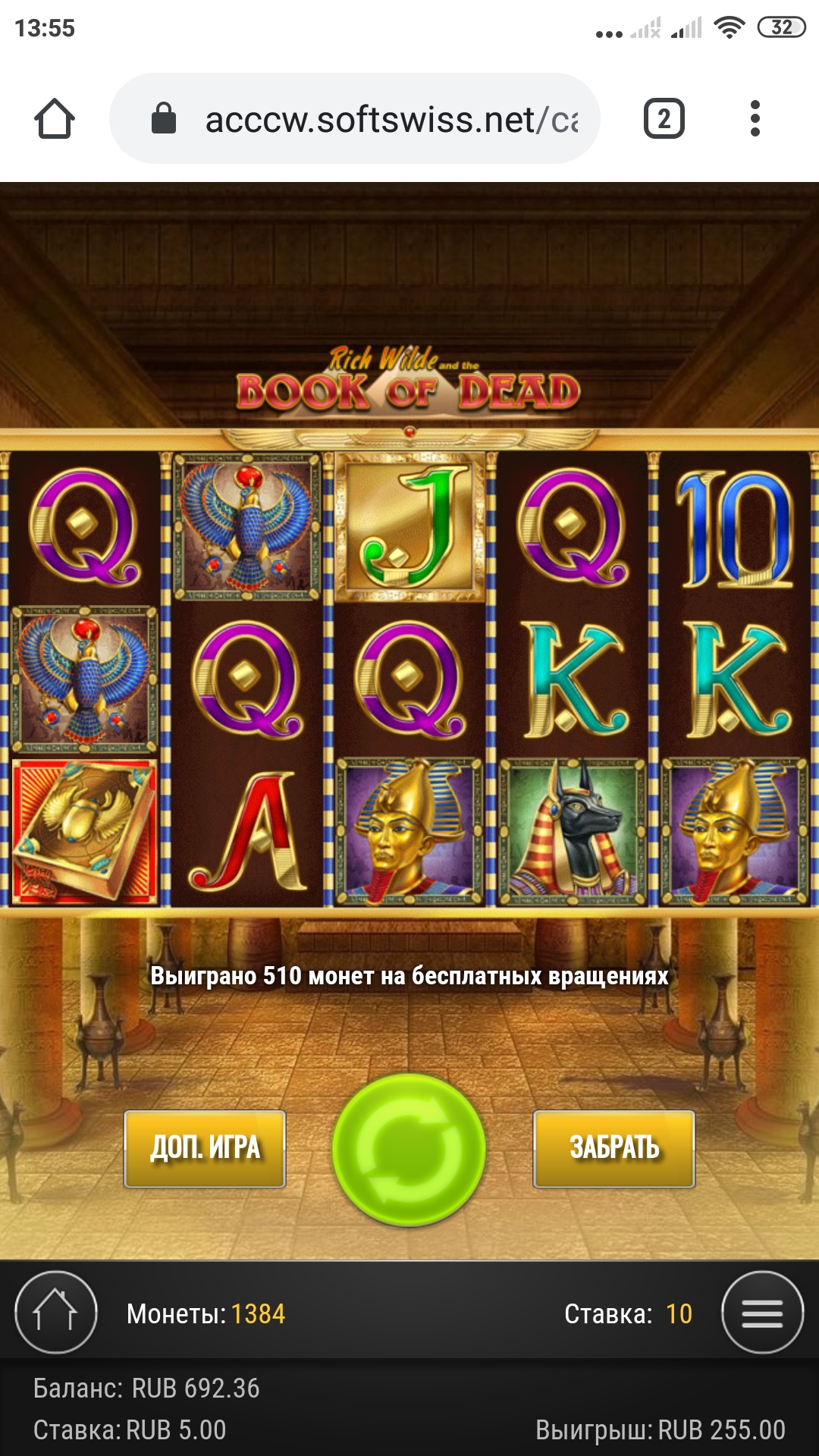This screenshot has width=819, height=1456.
Task: Spin the reels with the green button
Action: coord(409,1149)
